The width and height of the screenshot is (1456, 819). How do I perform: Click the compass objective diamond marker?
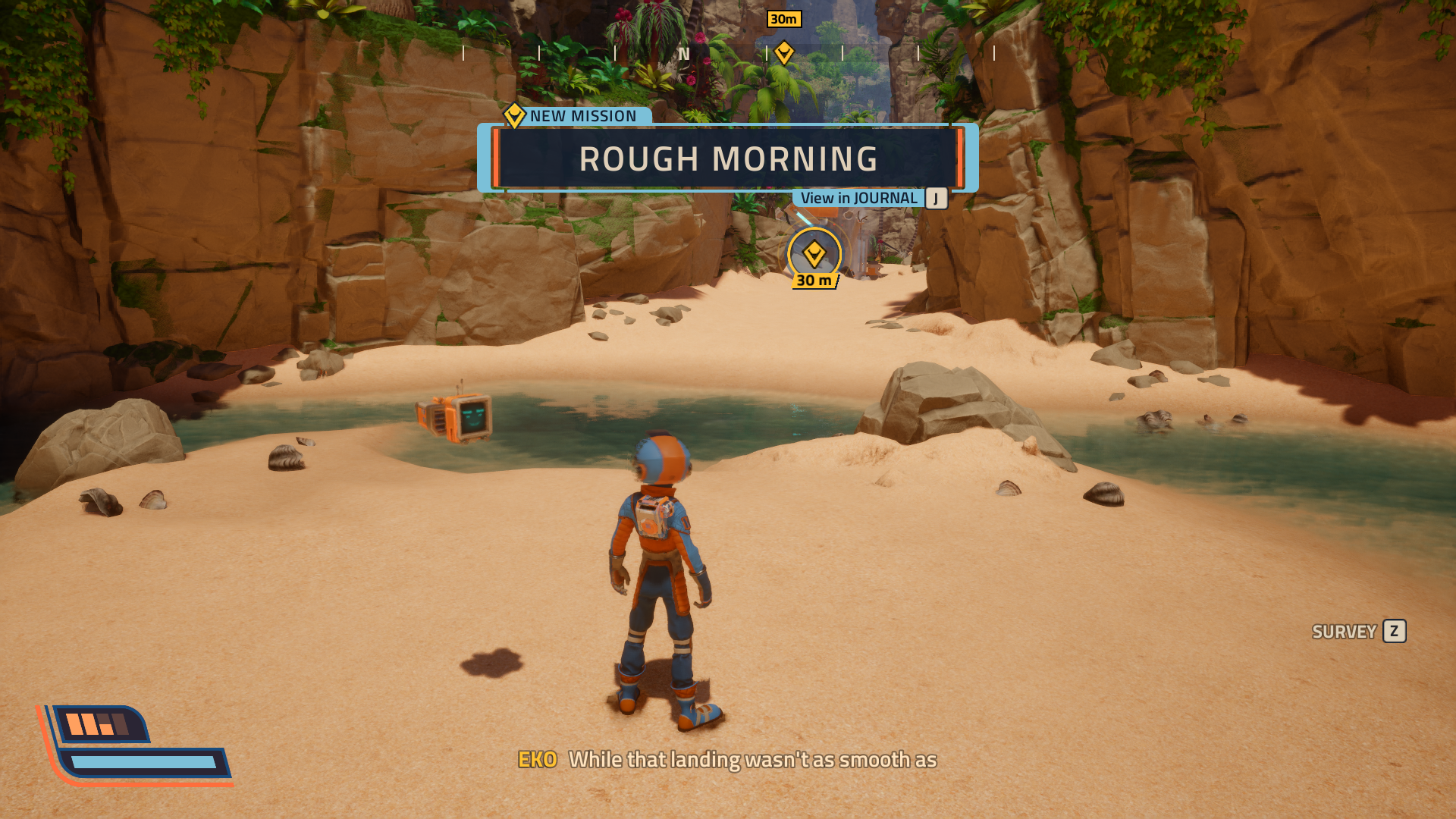click(x=784, y=52)
